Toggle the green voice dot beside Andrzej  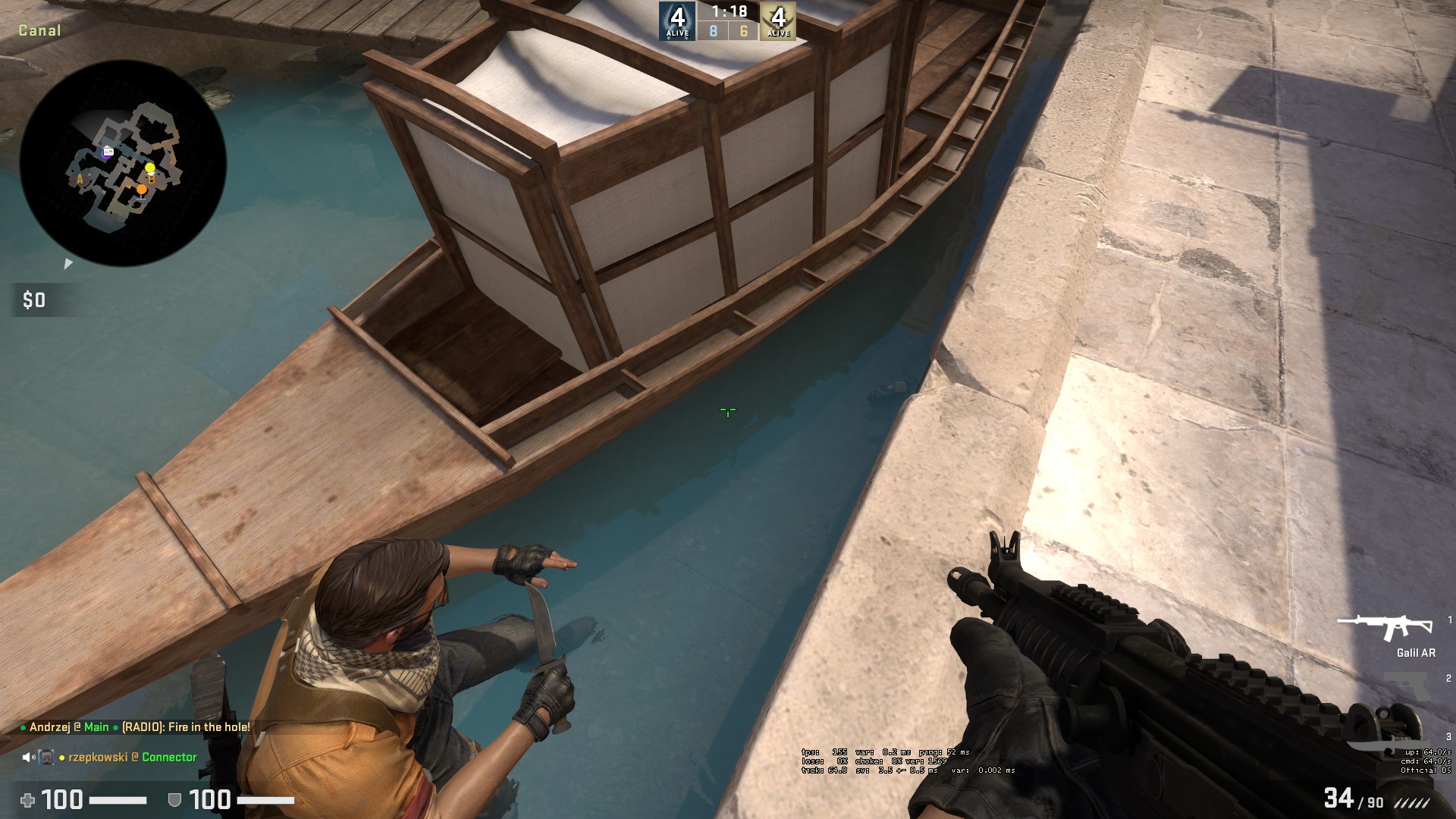24,727
